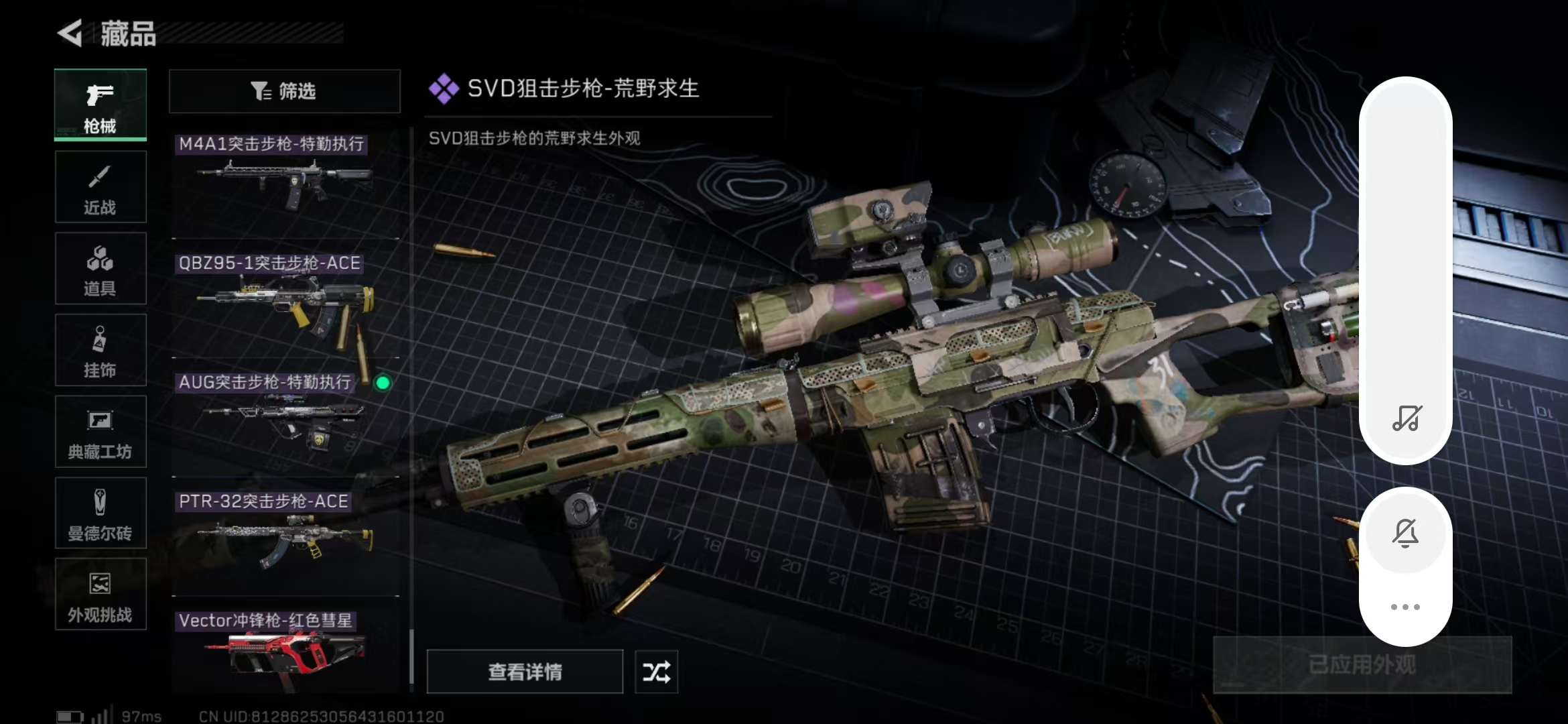Screen dimensions: 1568x724
Task: Switch to the 近战 melee tab
Action: click(101, 186)
